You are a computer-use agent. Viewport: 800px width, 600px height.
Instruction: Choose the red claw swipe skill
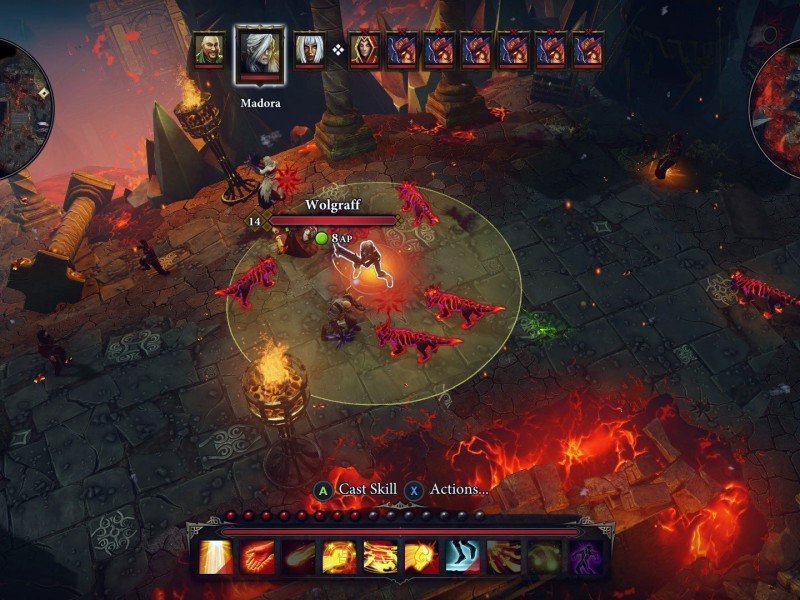pyautogui.click(x=503, y=557)
